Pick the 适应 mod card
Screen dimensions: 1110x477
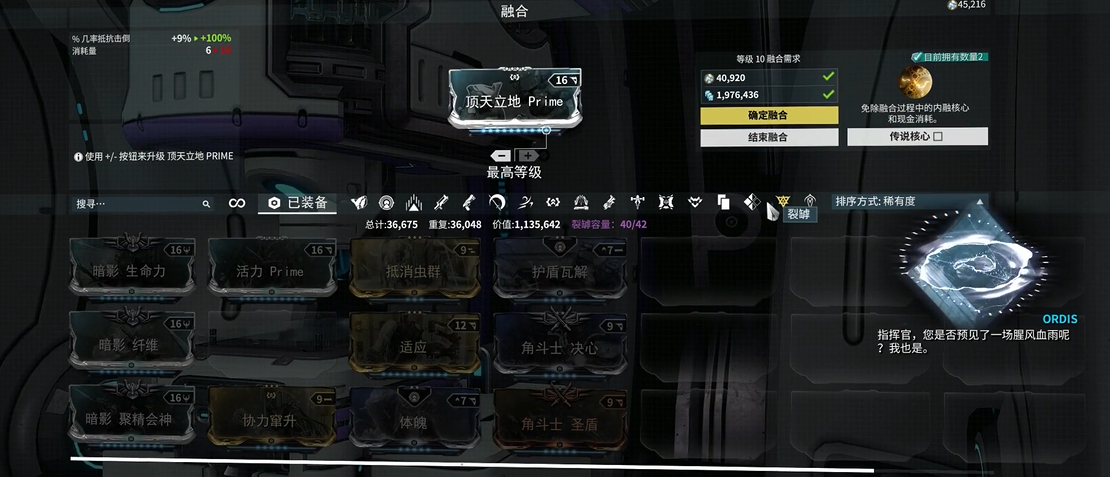[414, 346]
